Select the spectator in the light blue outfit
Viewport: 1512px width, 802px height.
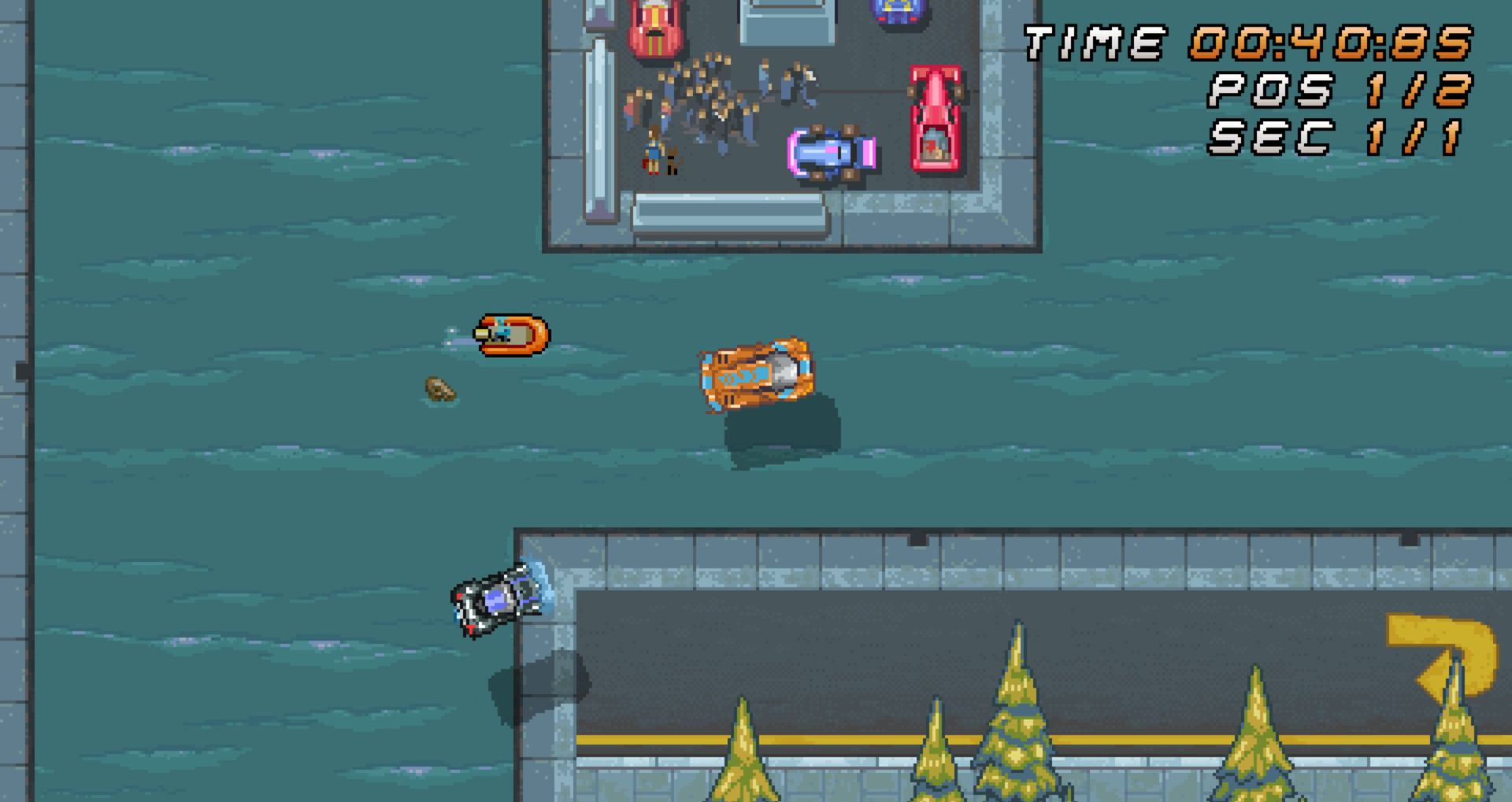click(763, 75)
